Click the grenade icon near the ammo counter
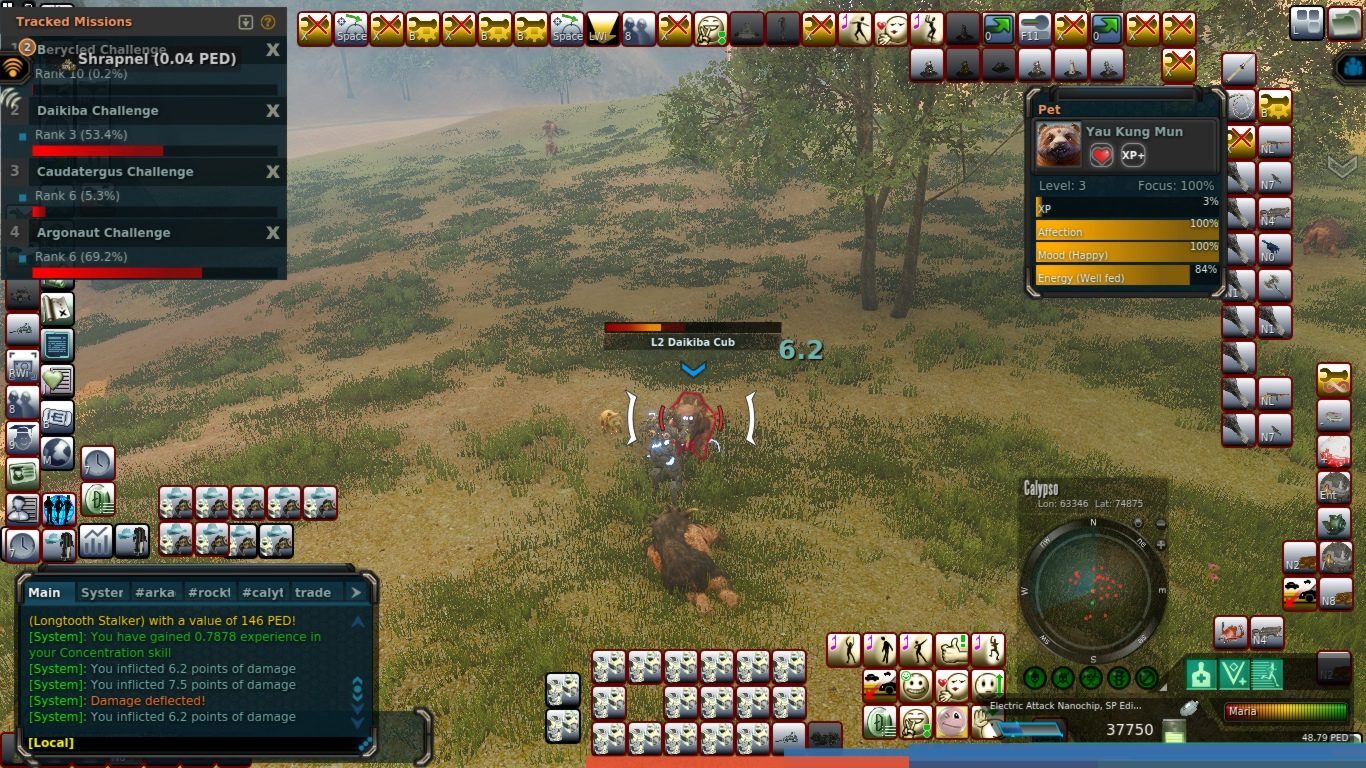The image size is (1366, 768). (x=1187, y=708)
